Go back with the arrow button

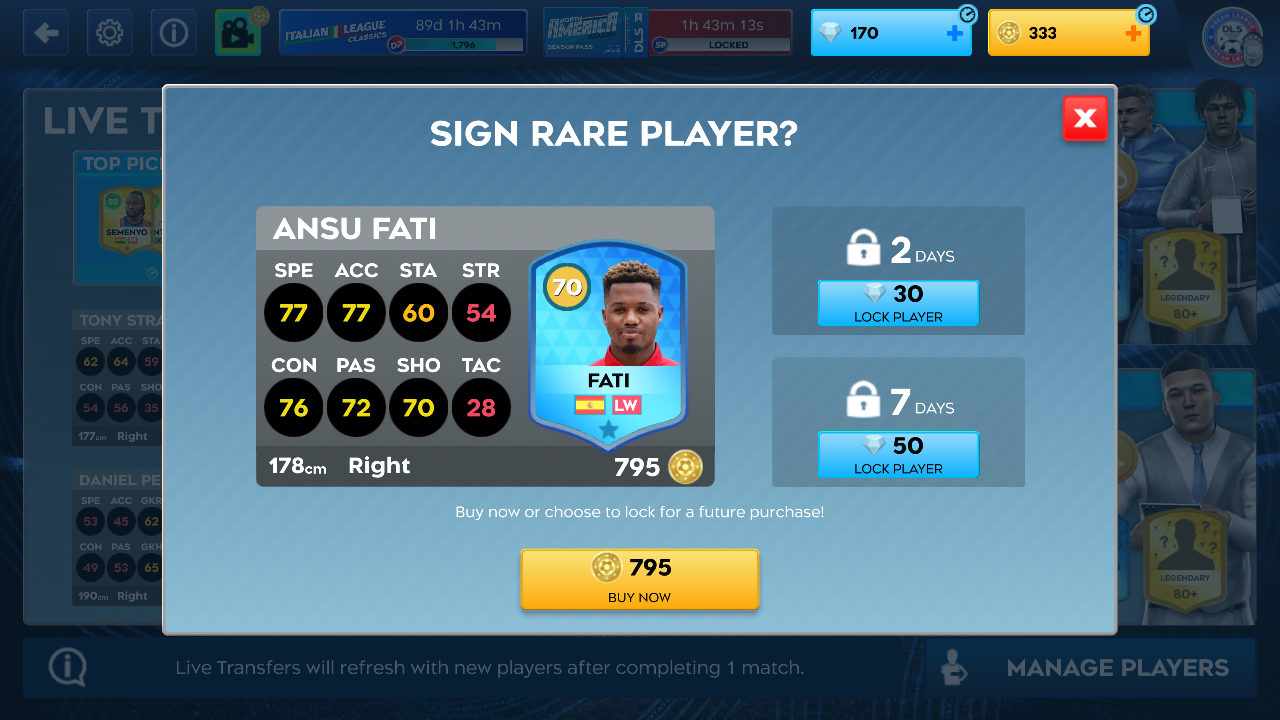click(x=46, y=33)
